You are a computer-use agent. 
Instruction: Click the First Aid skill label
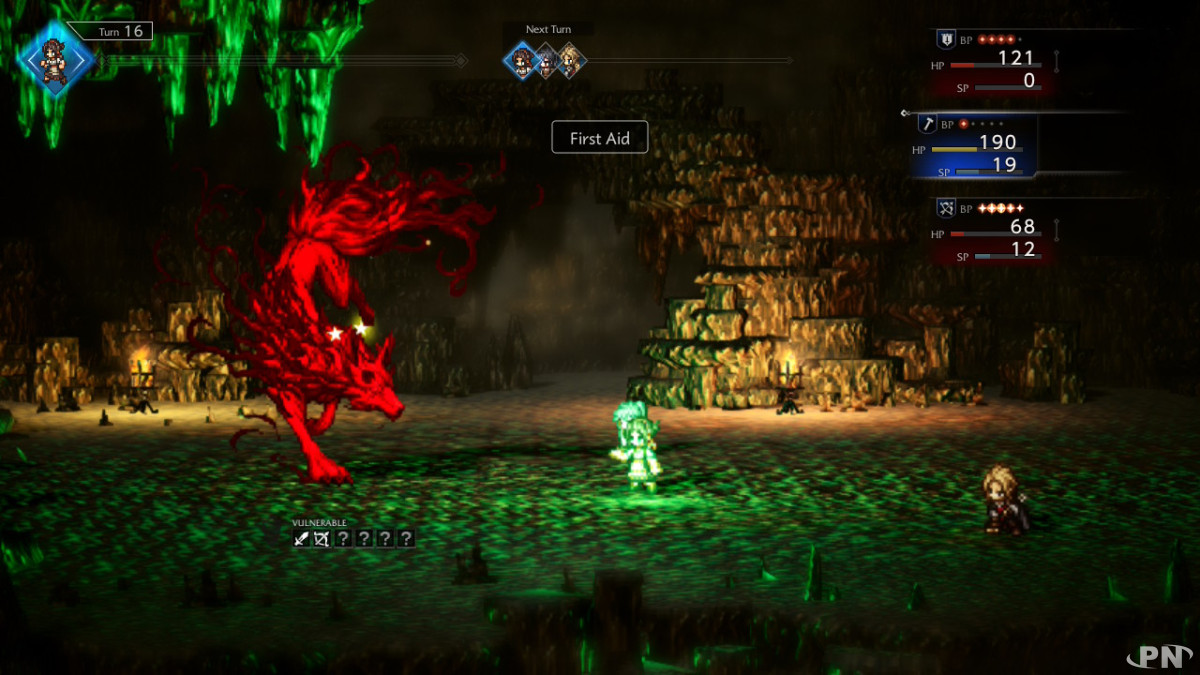pos(600,138)
